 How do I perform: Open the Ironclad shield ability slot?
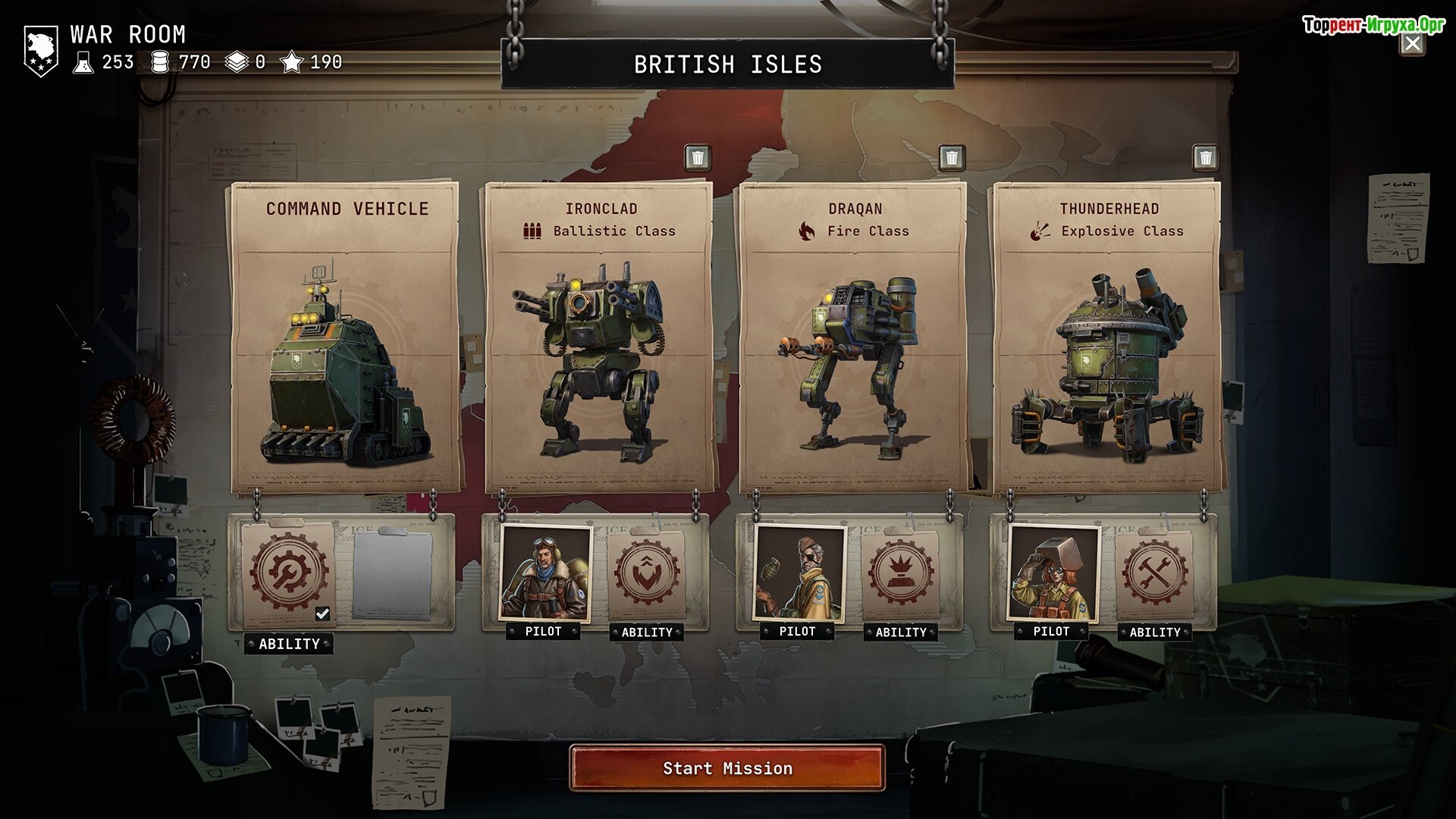point(647,573)
